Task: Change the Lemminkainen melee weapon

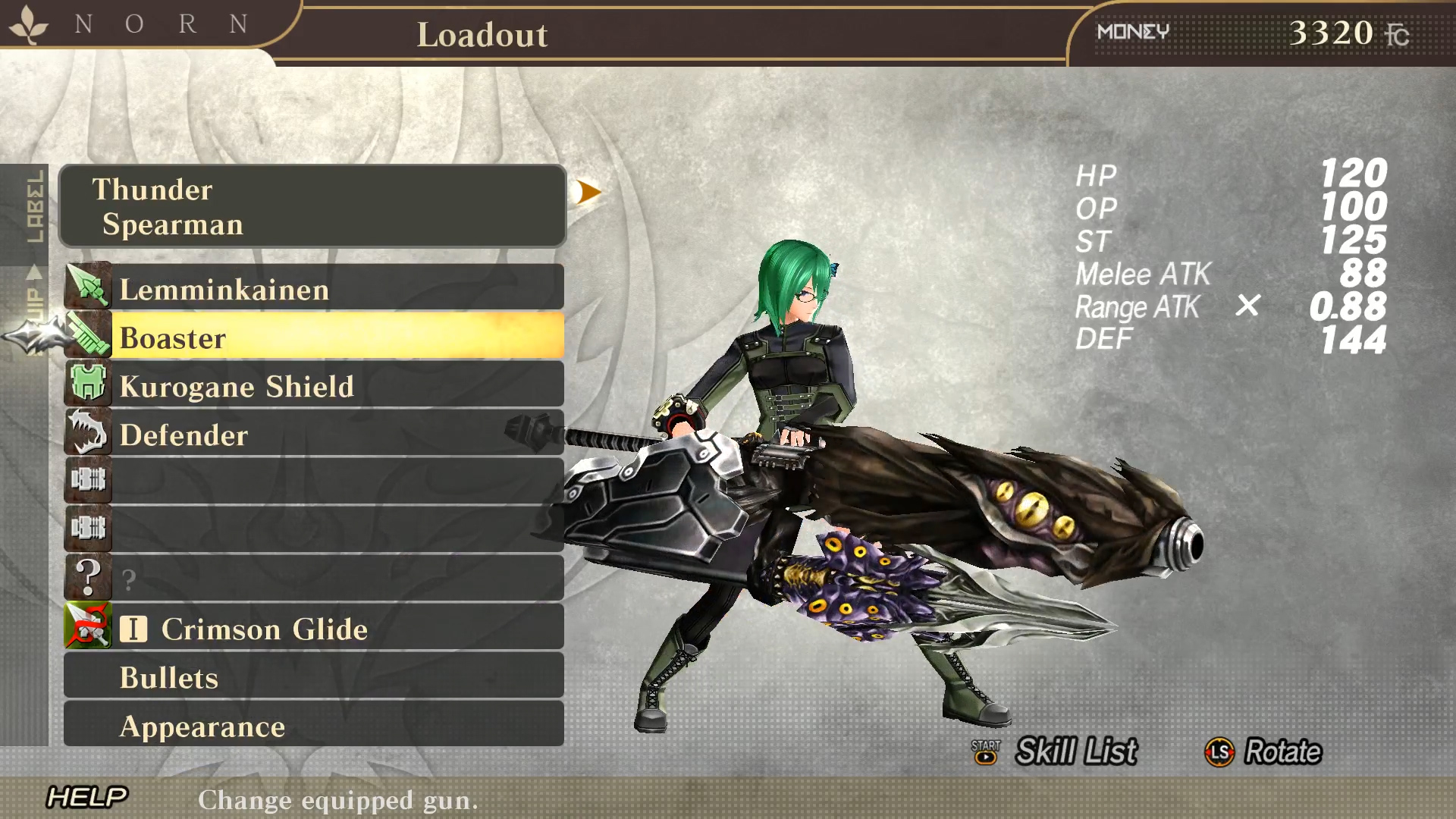Action: tap(314, 289)
